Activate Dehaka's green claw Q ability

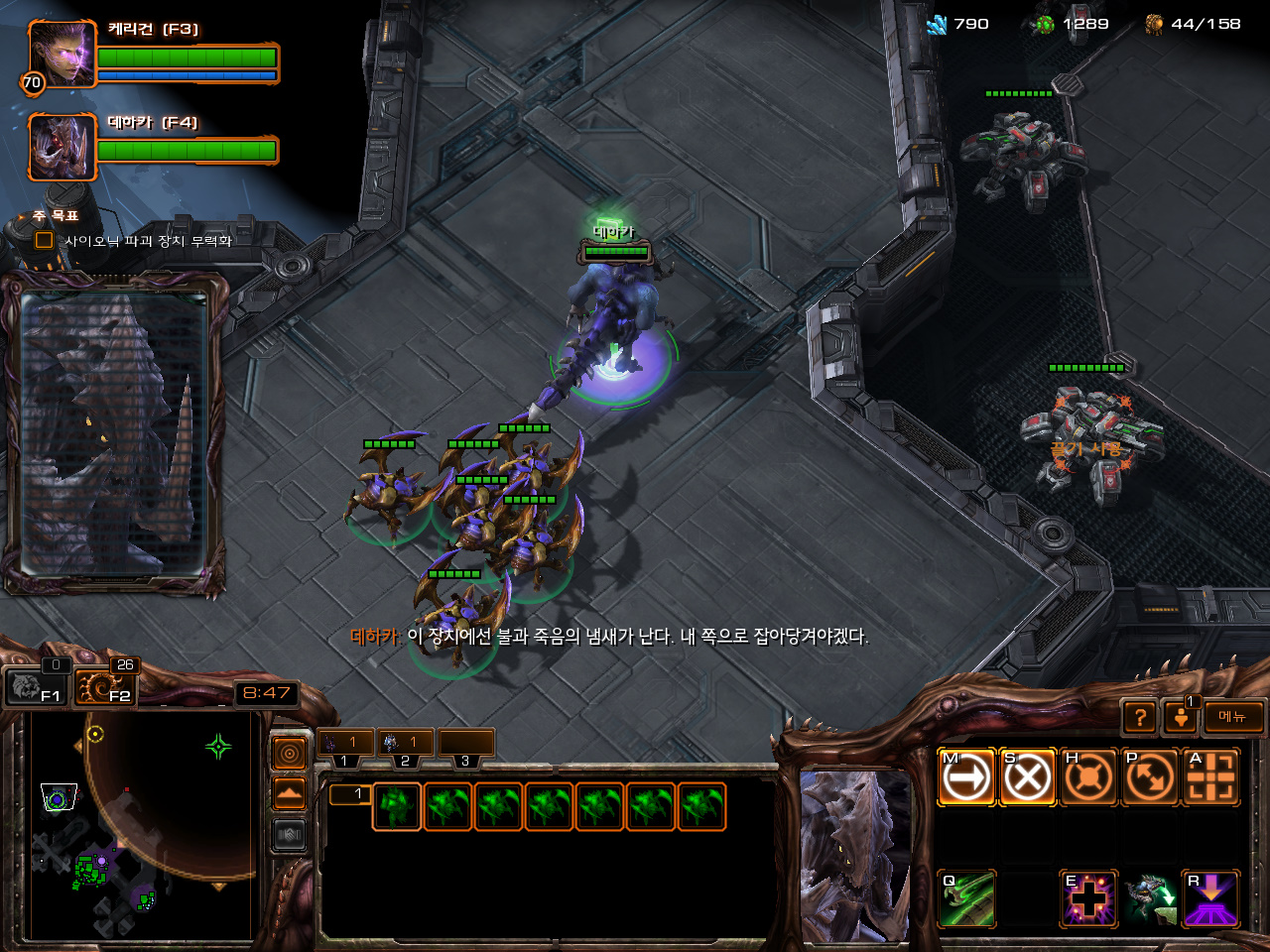(x=966, y=899)
